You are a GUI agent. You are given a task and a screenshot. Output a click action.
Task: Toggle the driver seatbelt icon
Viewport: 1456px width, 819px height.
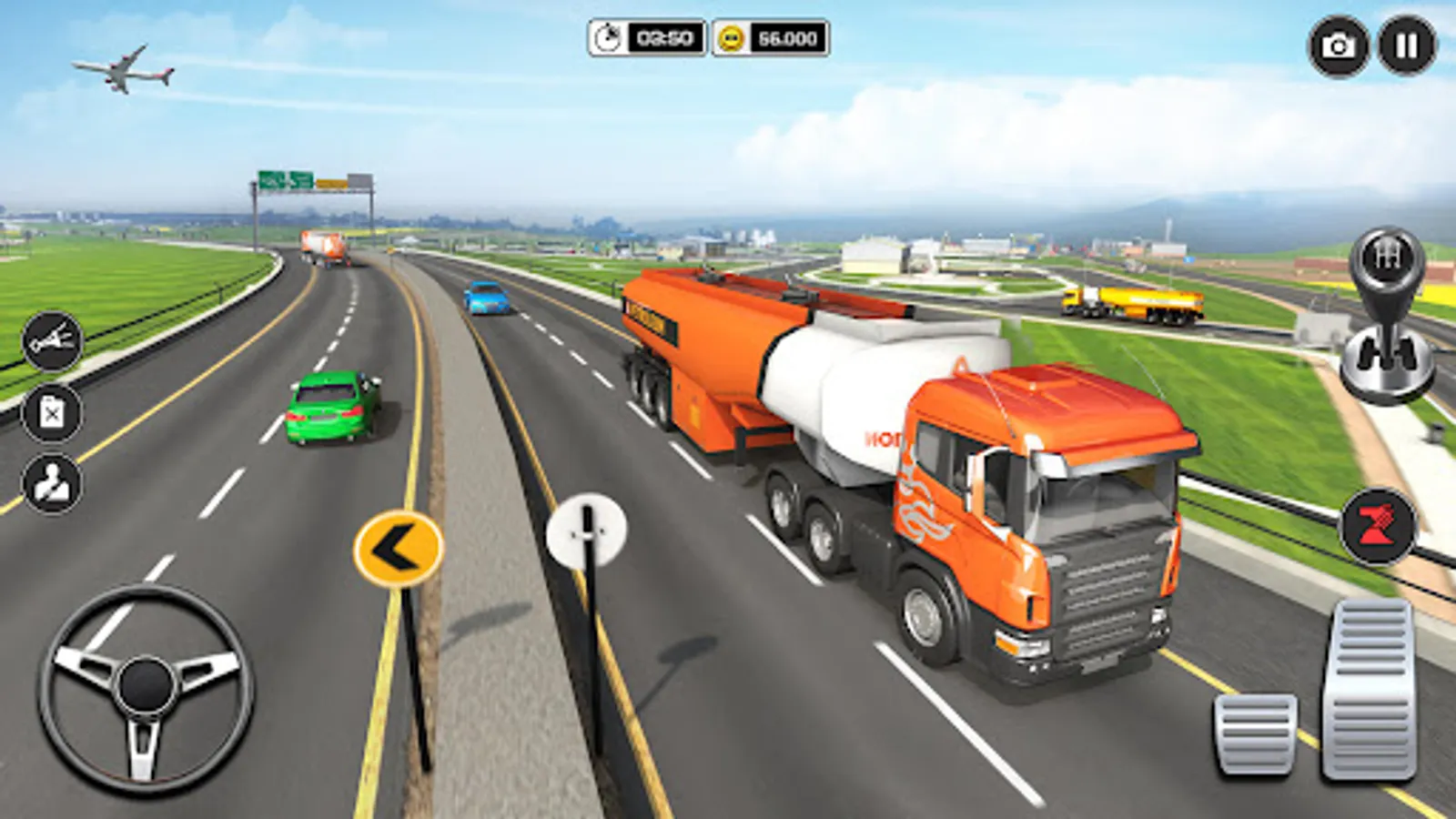point(52,484)
